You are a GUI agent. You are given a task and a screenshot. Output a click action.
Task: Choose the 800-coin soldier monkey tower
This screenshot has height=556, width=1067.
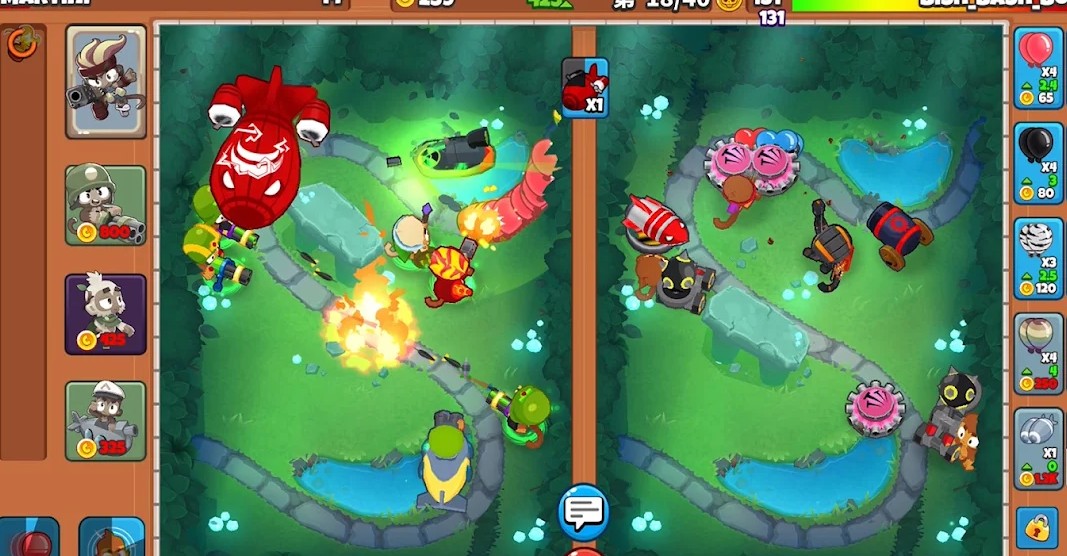(106, 205)
